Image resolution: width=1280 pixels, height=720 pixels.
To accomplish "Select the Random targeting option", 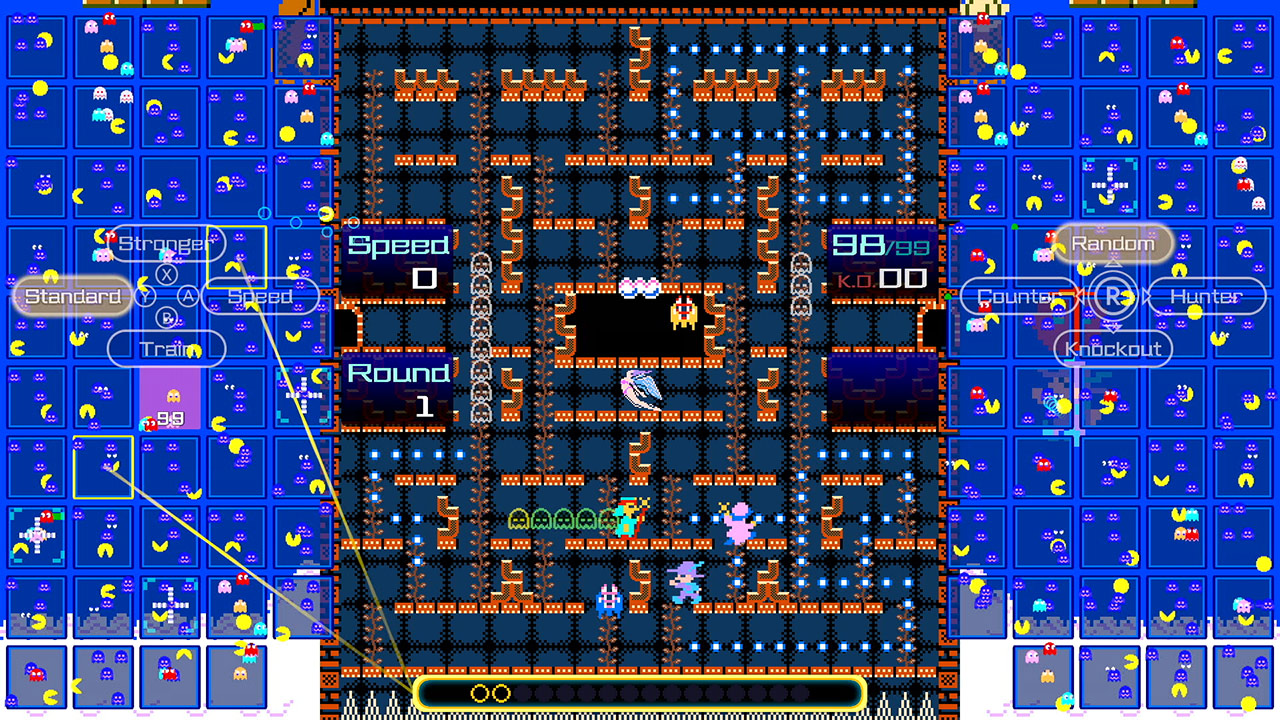I will [x=1113, y=242].
